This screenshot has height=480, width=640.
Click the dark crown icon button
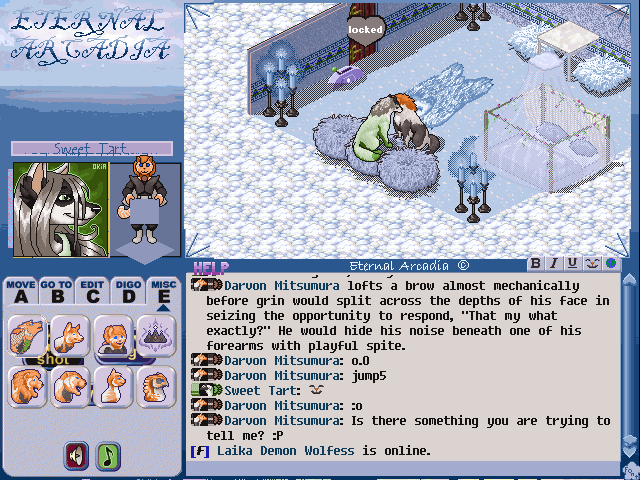[156, 333]
